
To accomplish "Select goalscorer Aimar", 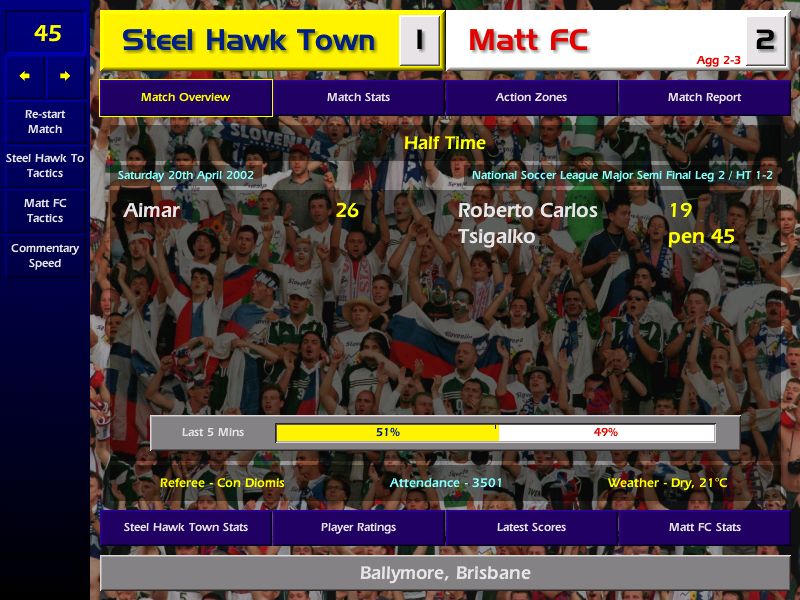I will click(x=152, y=210).
